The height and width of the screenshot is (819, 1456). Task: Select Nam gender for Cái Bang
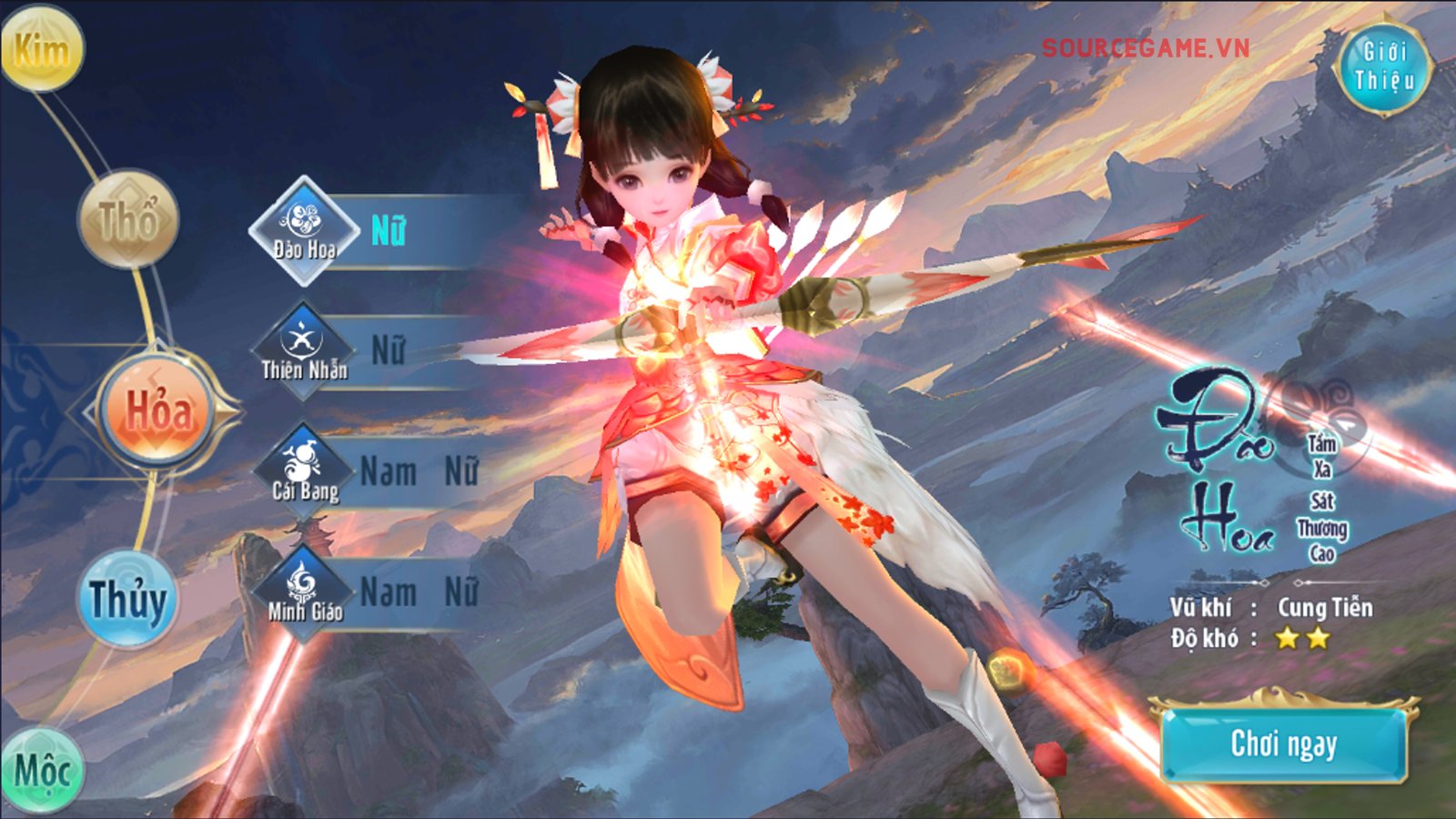tap(389, 471)
